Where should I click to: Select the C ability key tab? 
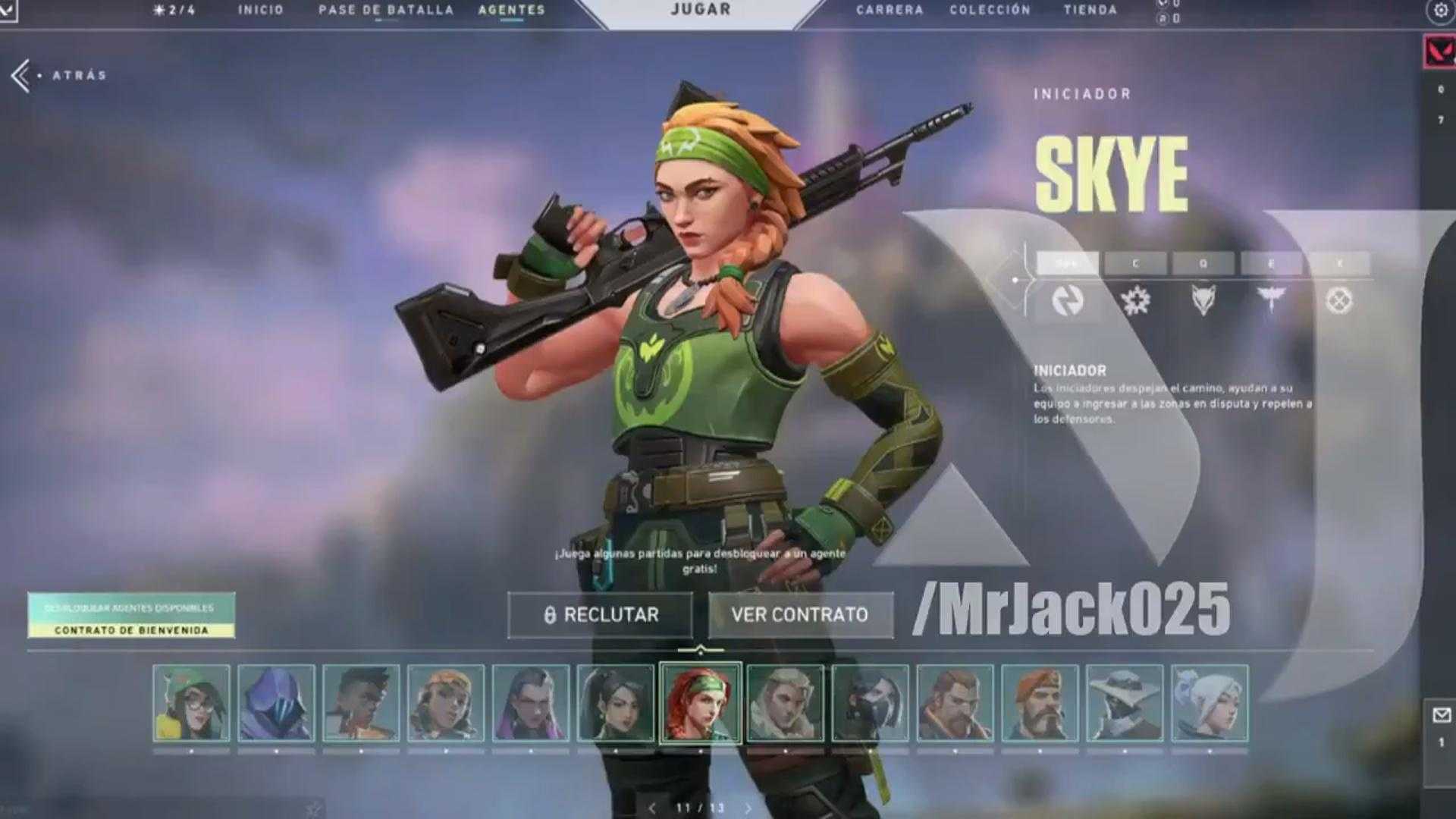[1133, 263]
